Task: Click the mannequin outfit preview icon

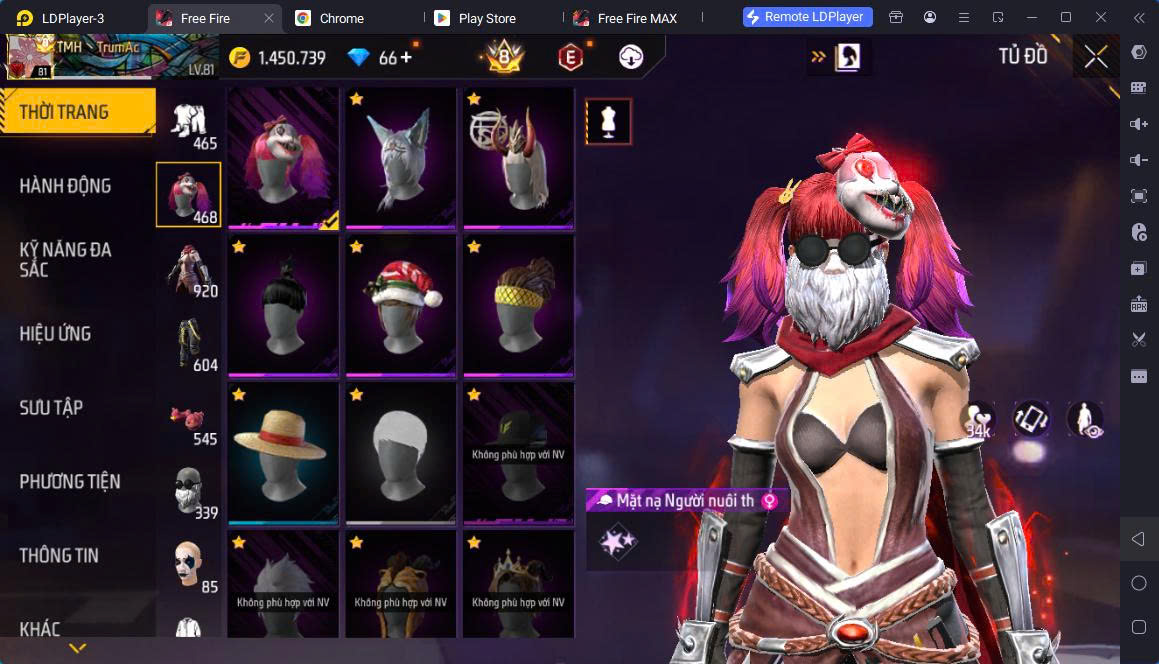Action: [608, 121]
